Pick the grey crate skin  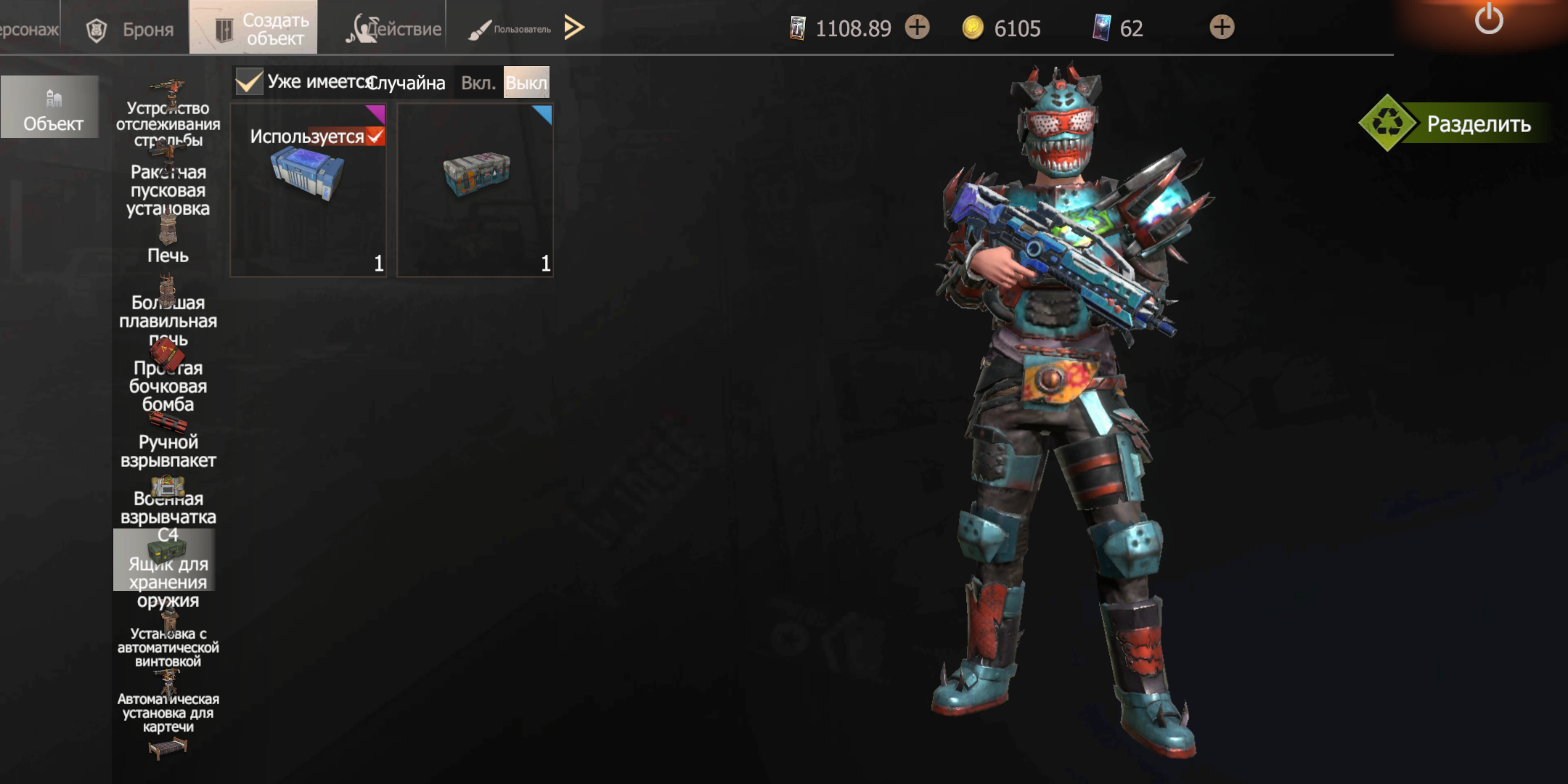coord(475,190)
